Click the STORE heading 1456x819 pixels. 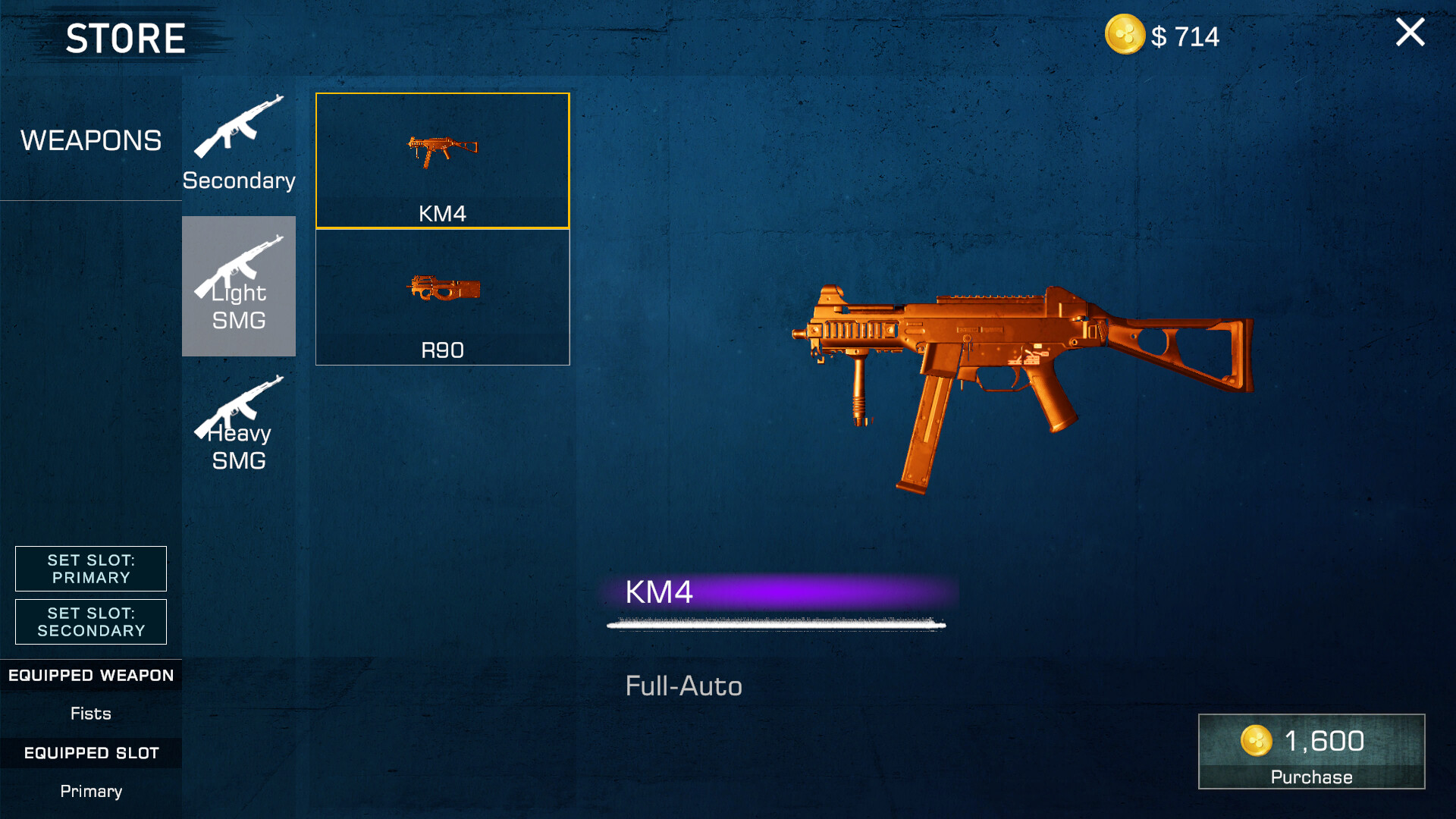pos(125,36)
